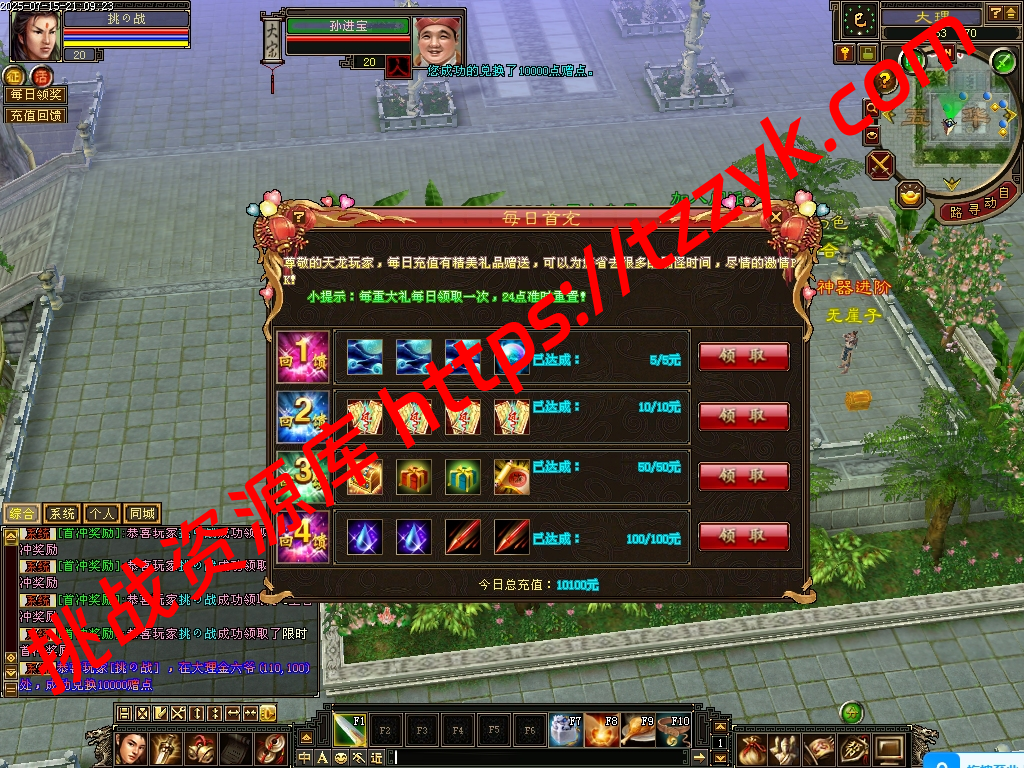This screenshot has width=1024, height=768.
Task: Click the crossed swords icon by minimap
Action: pos(881,164)
